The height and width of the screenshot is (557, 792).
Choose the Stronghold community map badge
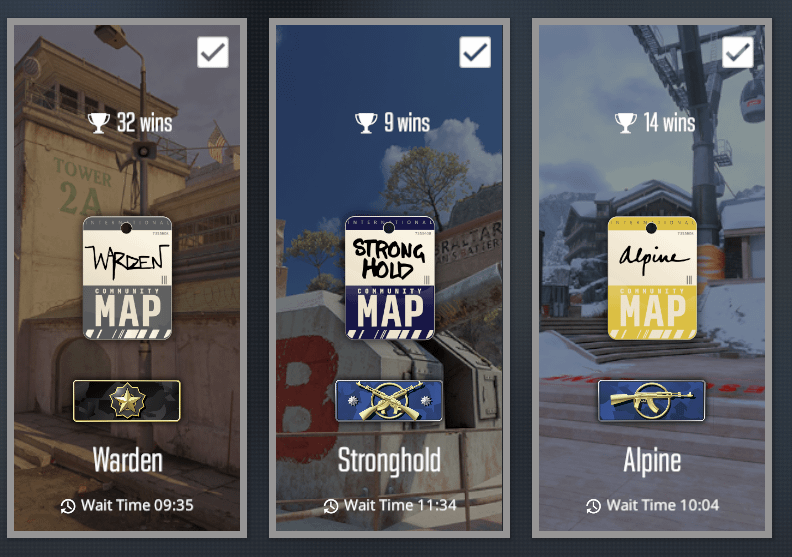[x=390, y=278]
